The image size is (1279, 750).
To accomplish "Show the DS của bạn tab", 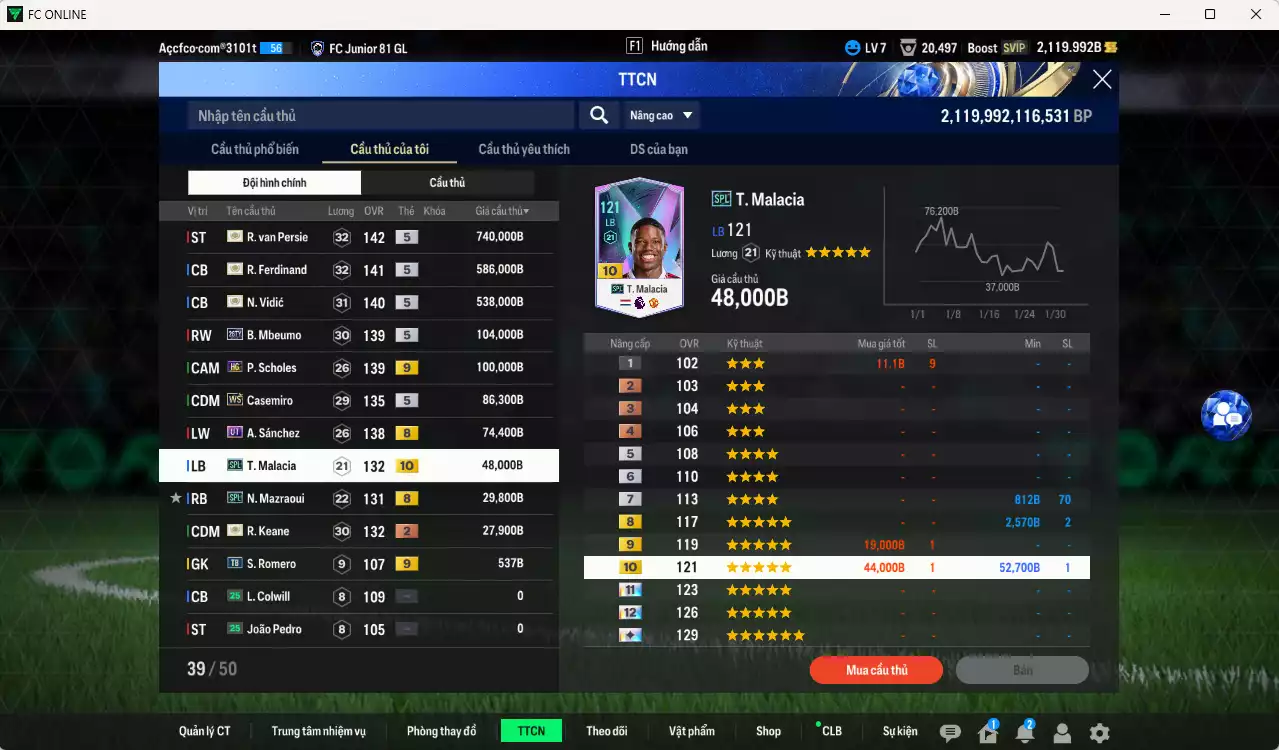I will pyautogui.click(x=658, y=149).
